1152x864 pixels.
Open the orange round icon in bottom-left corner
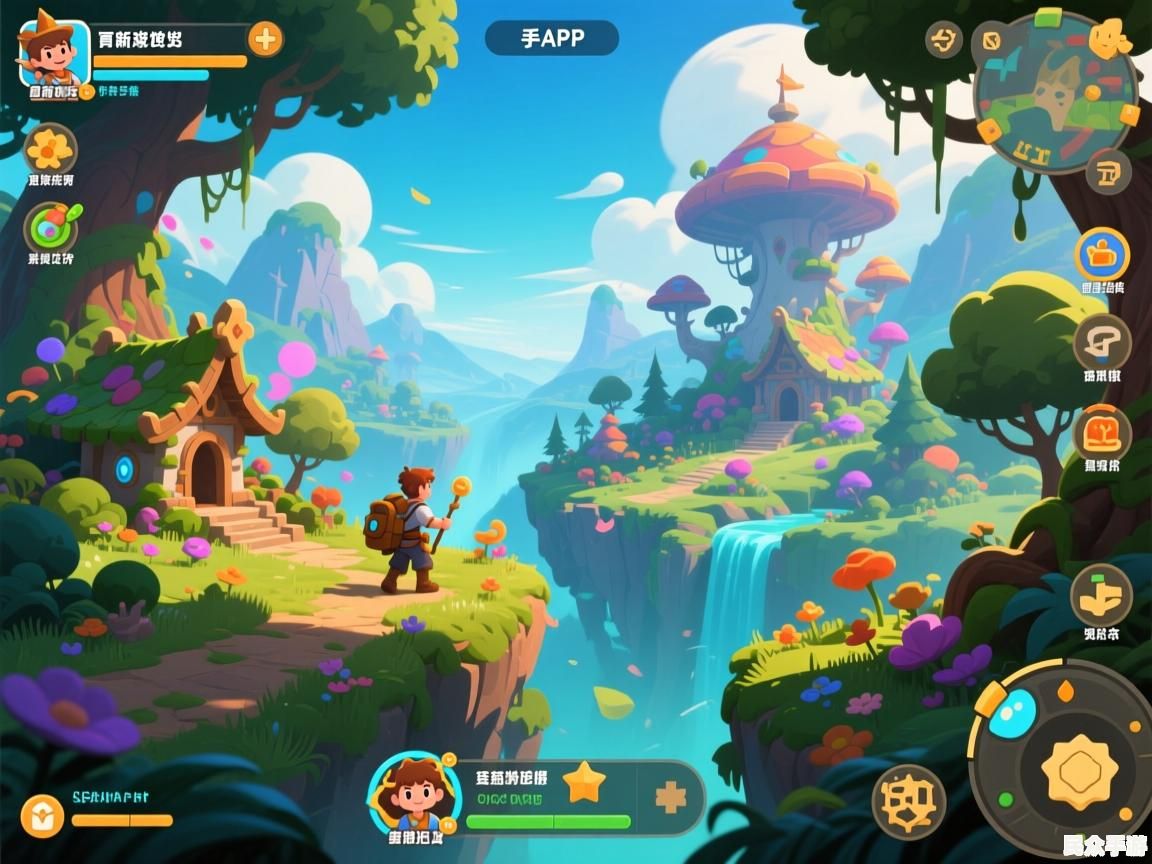point(42,816)
